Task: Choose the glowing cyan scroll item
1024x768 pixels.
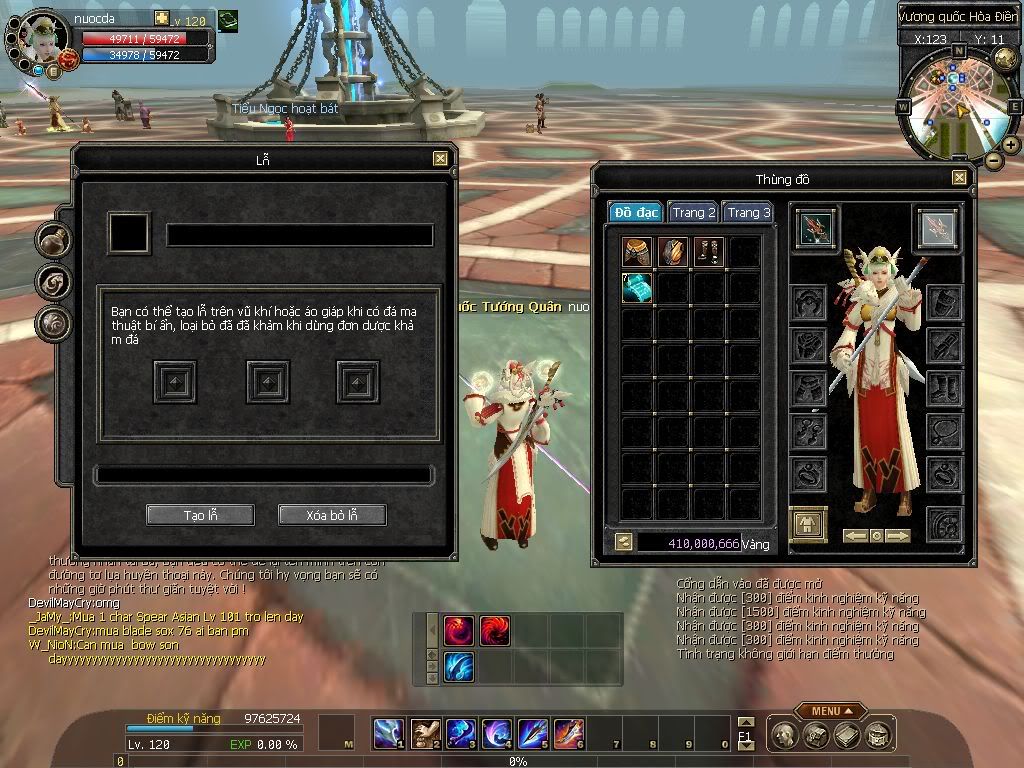Action: 637,288
